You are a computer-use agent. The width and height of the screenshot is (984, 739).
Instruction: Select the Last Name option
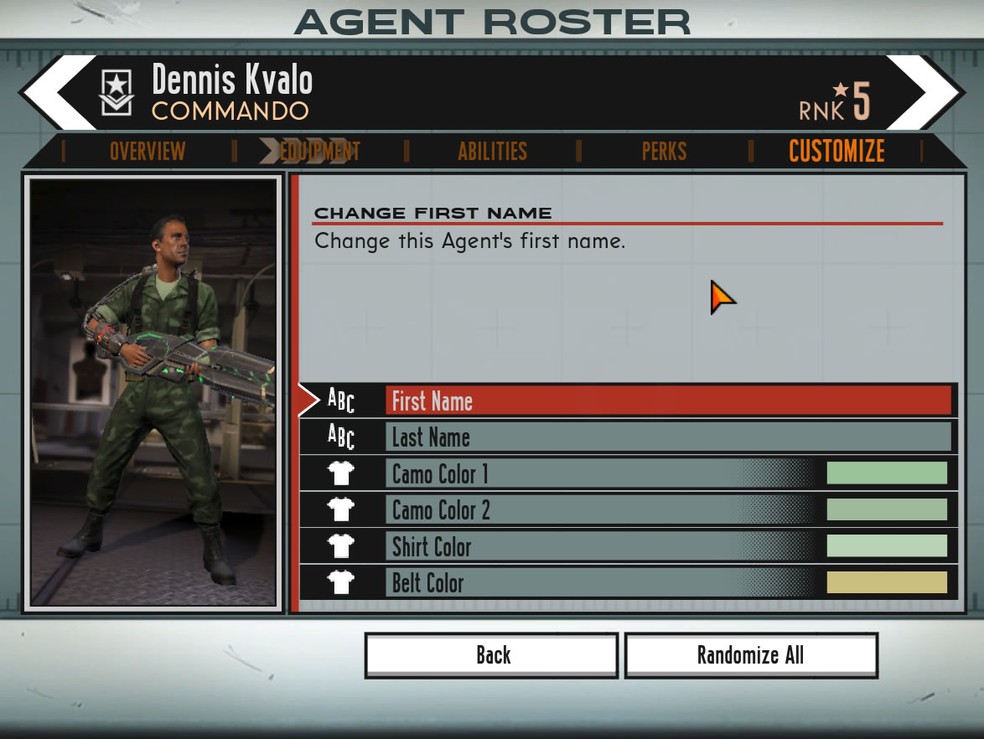(x=668, y=437)
